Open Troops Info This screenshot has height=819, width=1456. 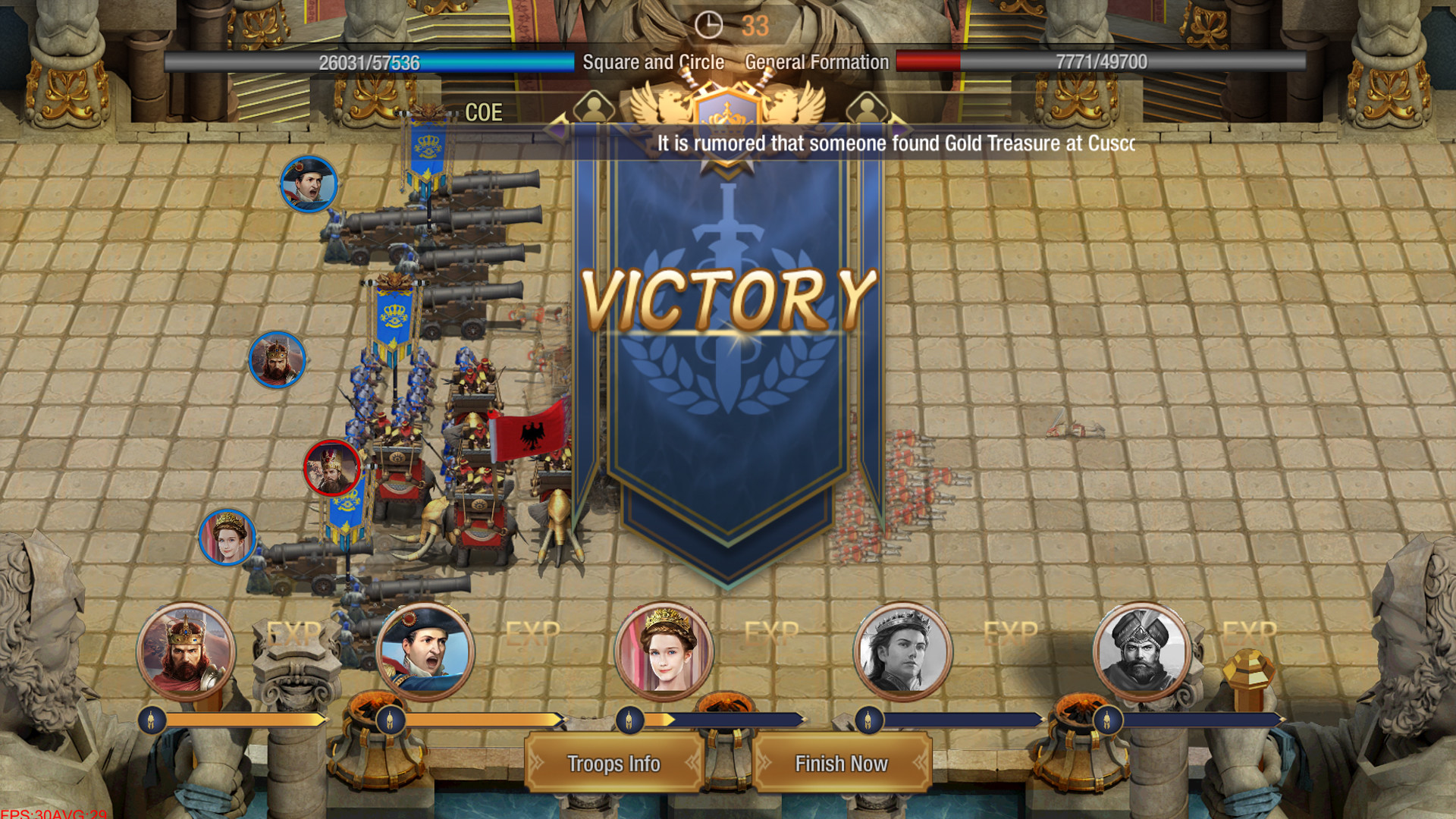click(x=613, y=764)
